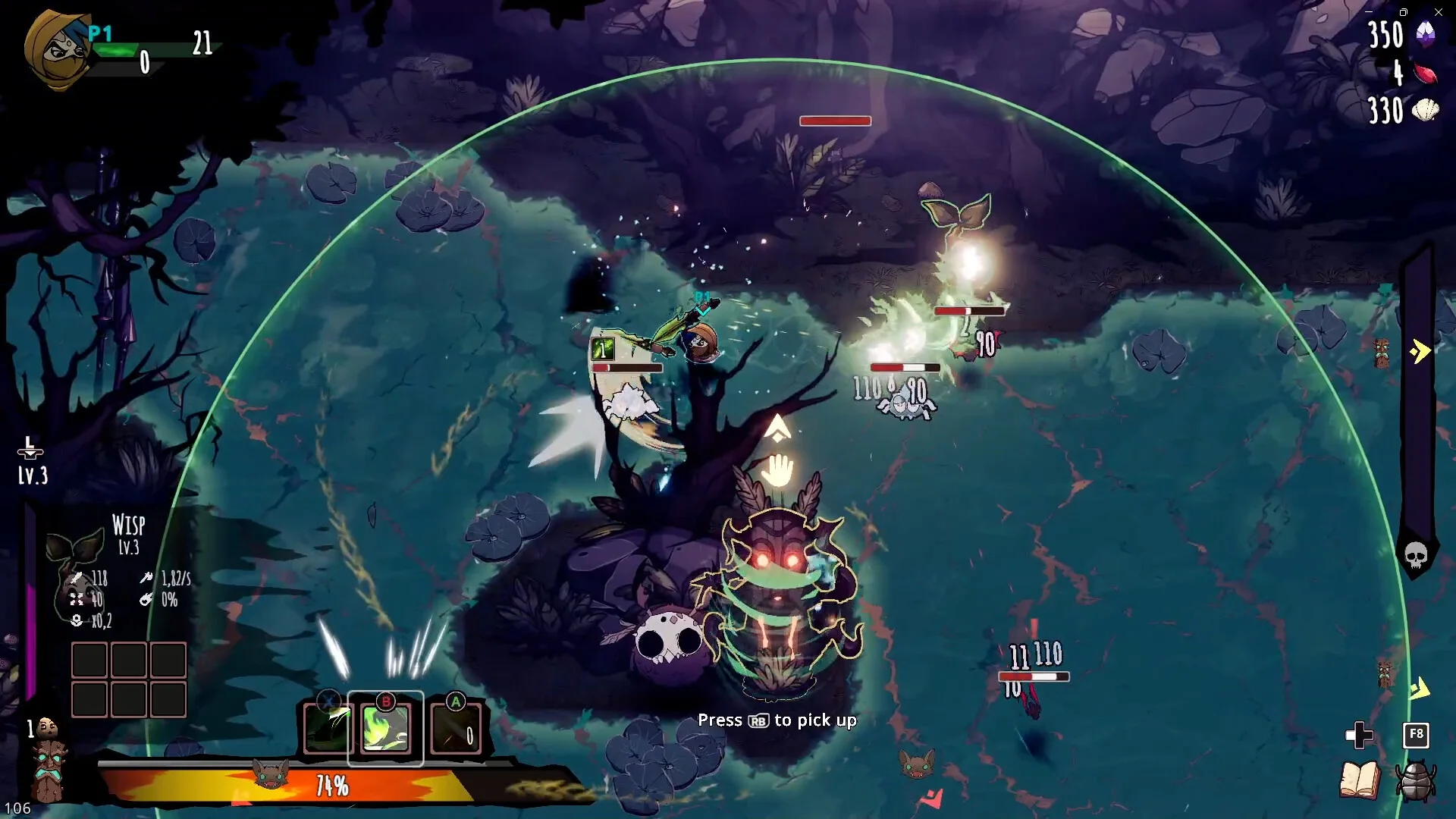Image resolution: width=1456 pixels, height=819 pixels.
Task: Activate the green slash attack ability
Action: [x=327, y=729]
